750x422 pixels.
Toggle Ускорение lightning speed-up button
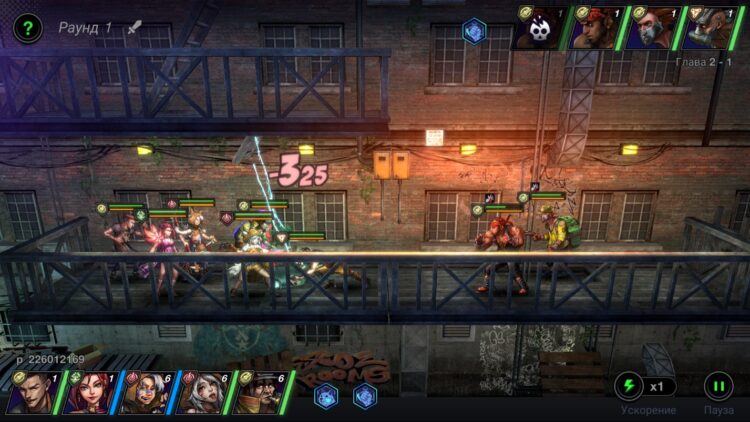[629, 386]
